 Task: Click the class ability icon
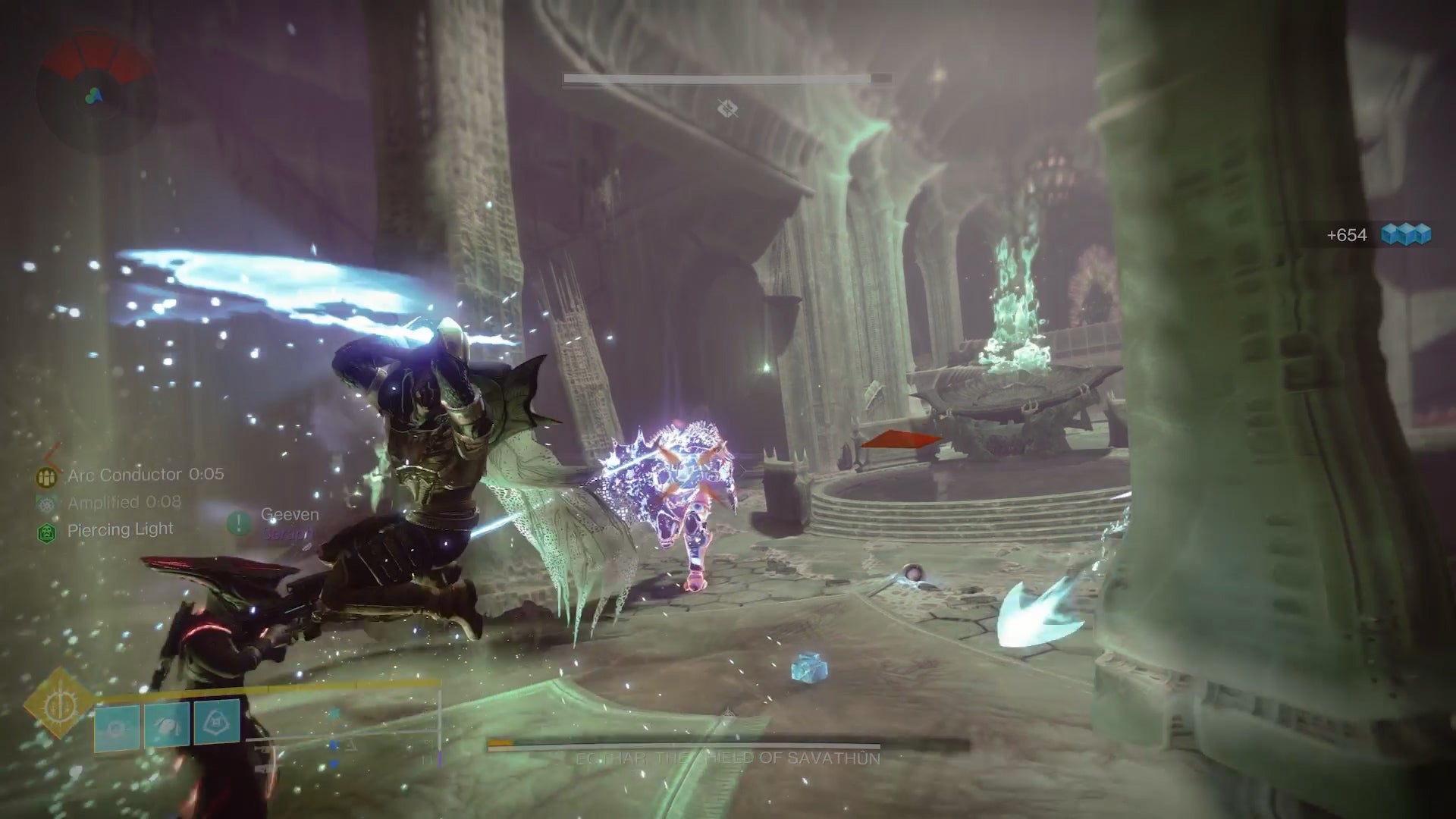115,724
